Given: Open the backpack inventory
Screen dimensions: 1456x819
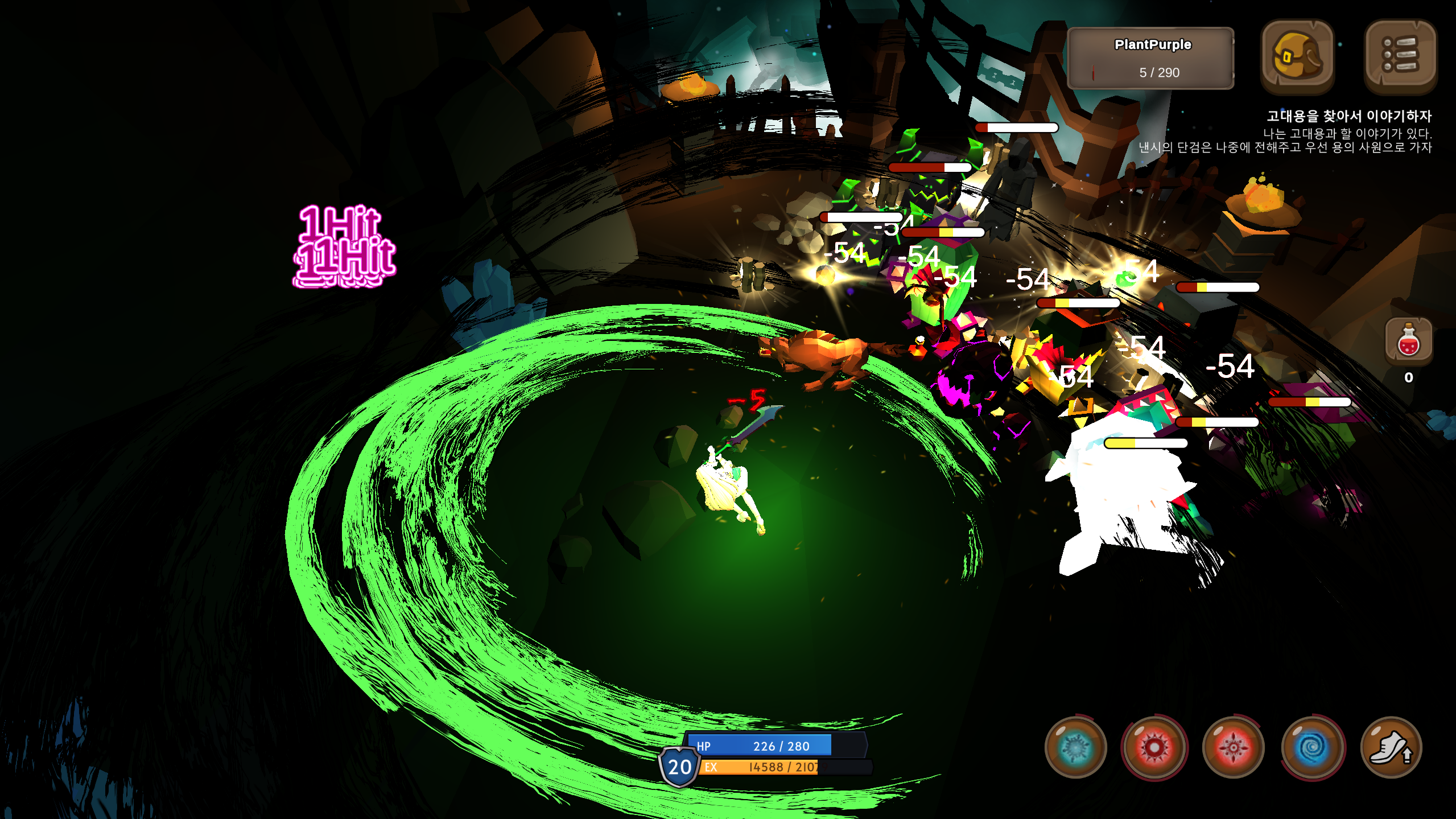Looking at the screenshot, I should (x=1297, y=56).
